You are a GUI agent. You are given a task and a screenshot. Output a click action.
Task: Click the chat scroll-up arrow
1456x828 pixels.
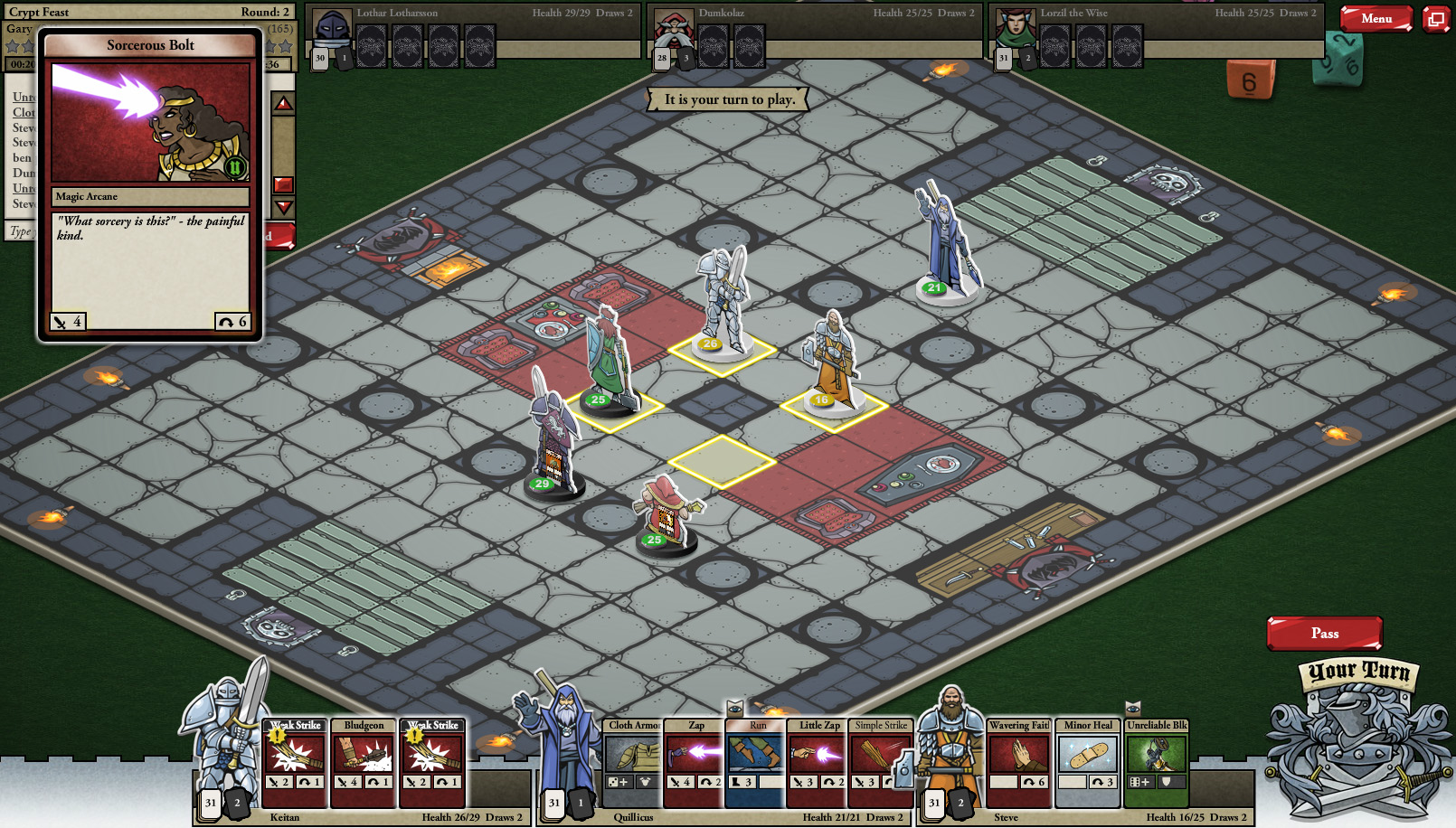pos(281,101)
